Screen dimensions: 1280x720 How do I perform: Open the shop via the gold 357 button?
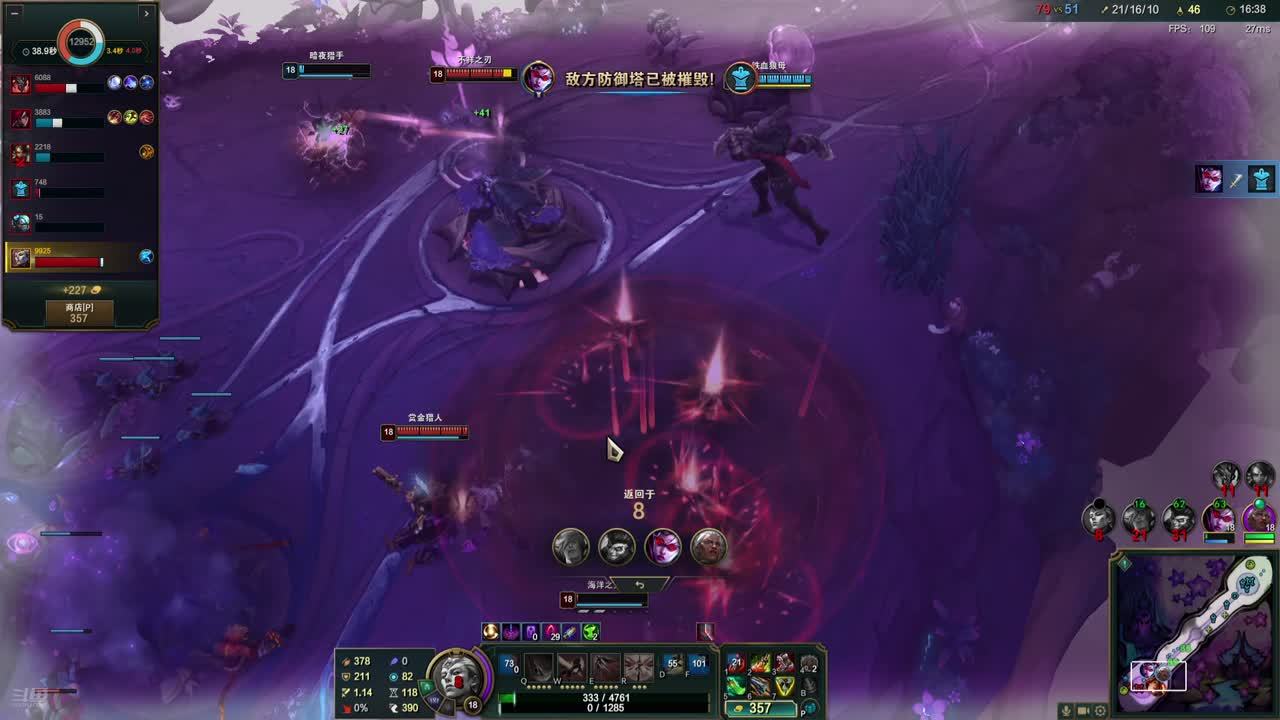(x=760, y=708)
